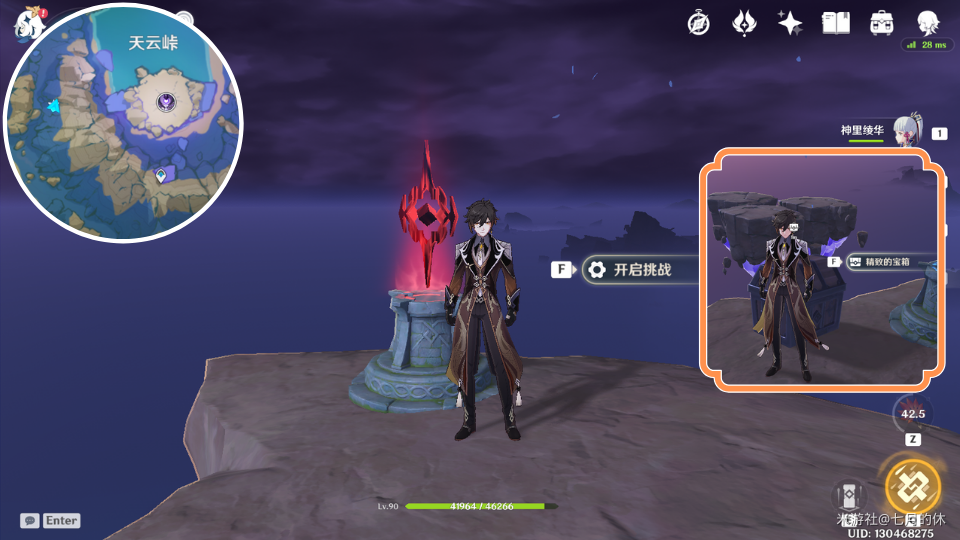Open the four-point star wish icon
Screen dimensions: 960x540
(x=790, y=23)
